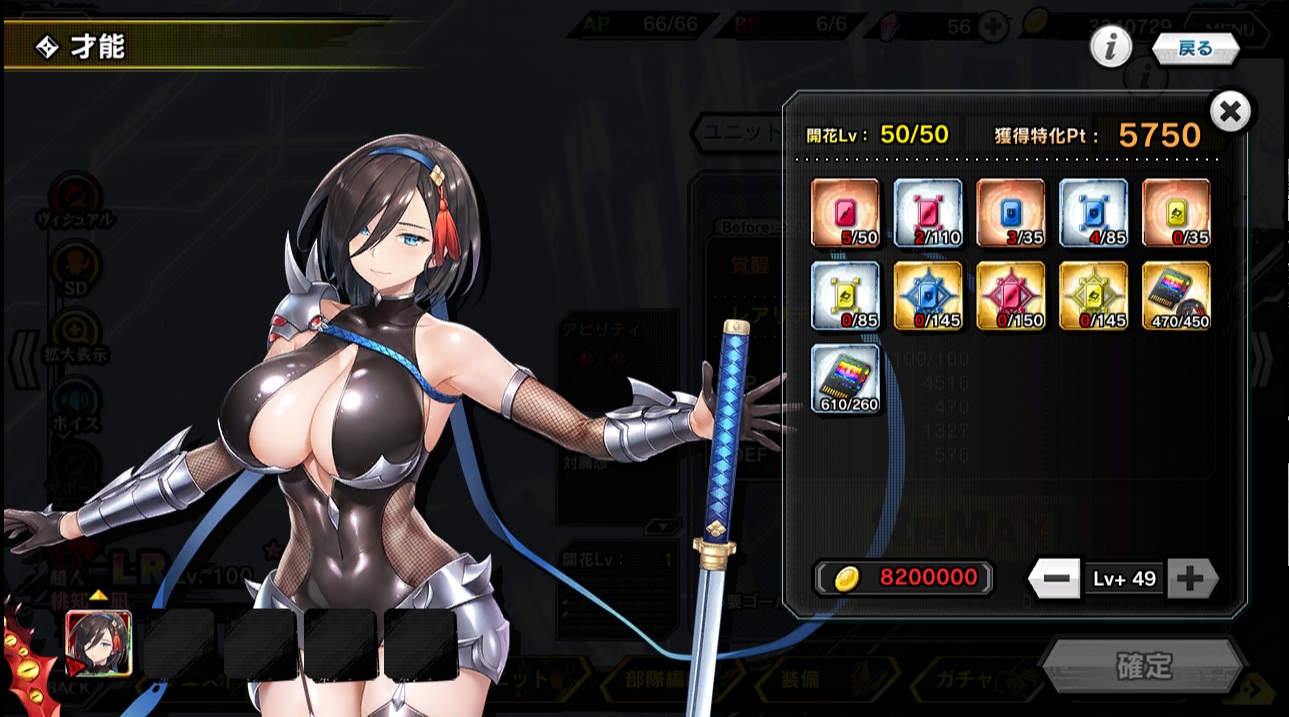
Task: Decrease the bloom level with minus button
Action: [1055, 579]
